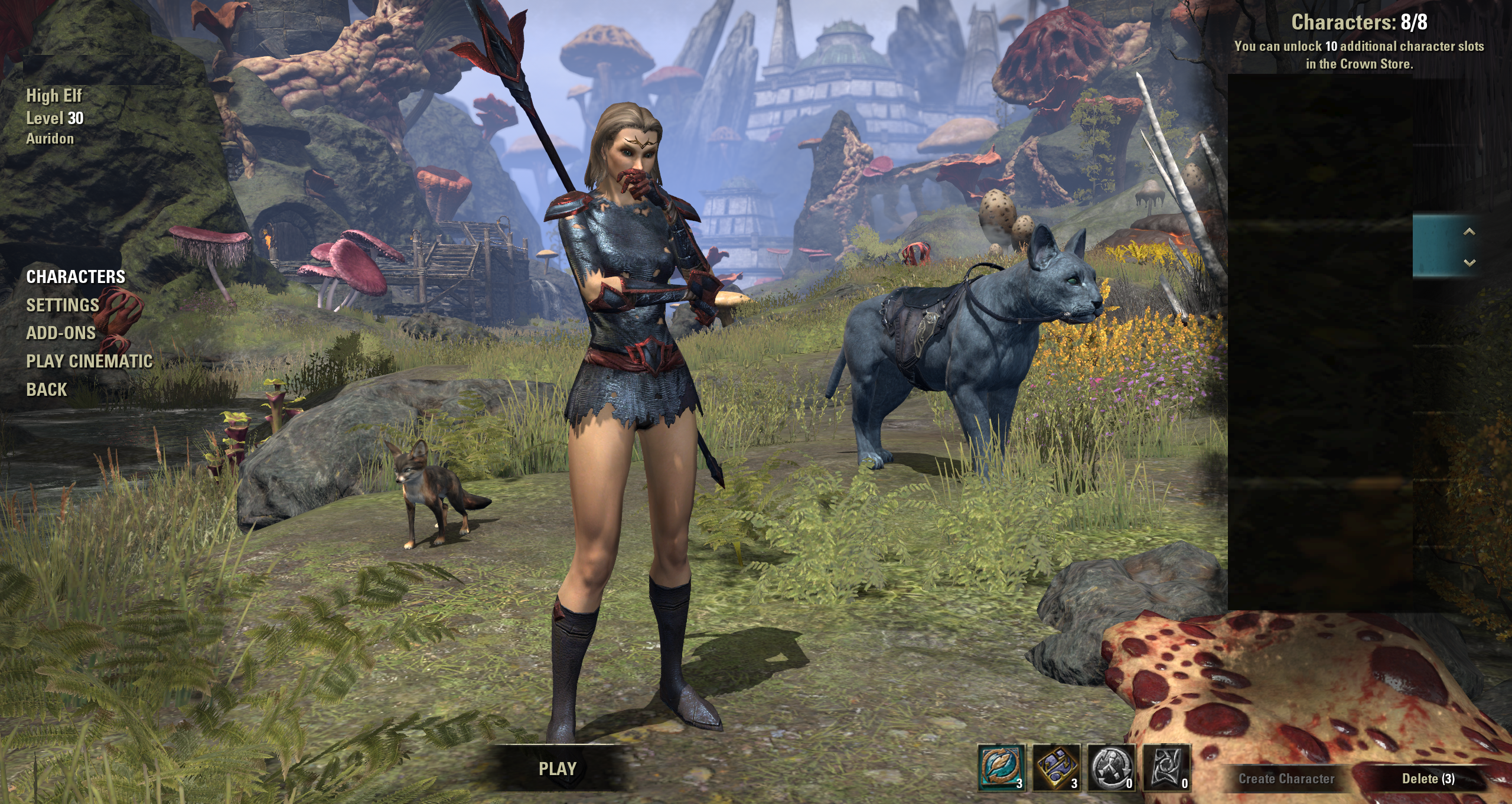
Task: Go back with the Back entry
Action: pos(47,390)
